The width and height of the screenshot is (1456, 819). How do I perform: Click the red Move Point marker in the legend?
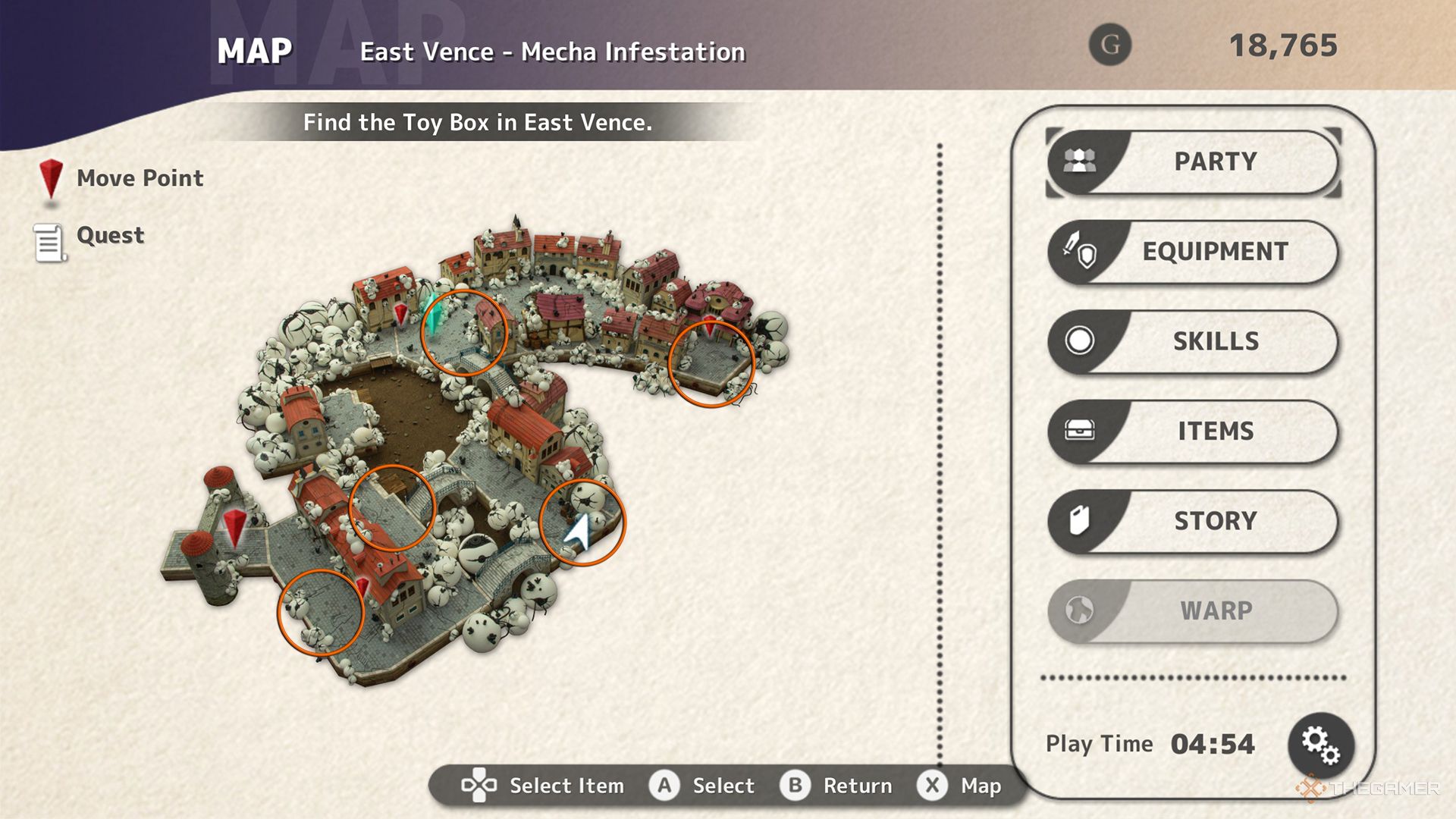(50, 178)
